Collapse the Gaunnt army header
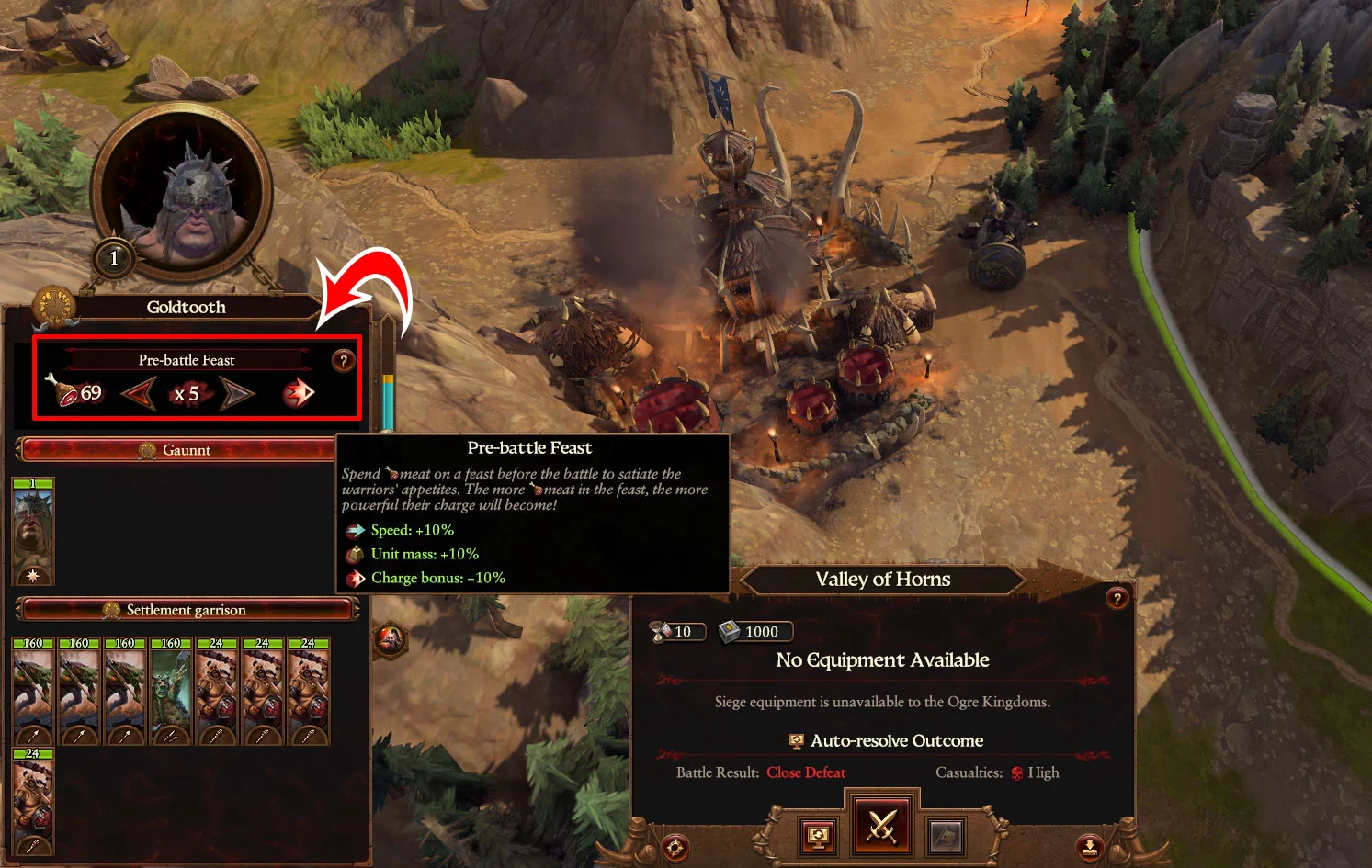The height and width of the screenshot is (868, 1372). coord(187,450)
